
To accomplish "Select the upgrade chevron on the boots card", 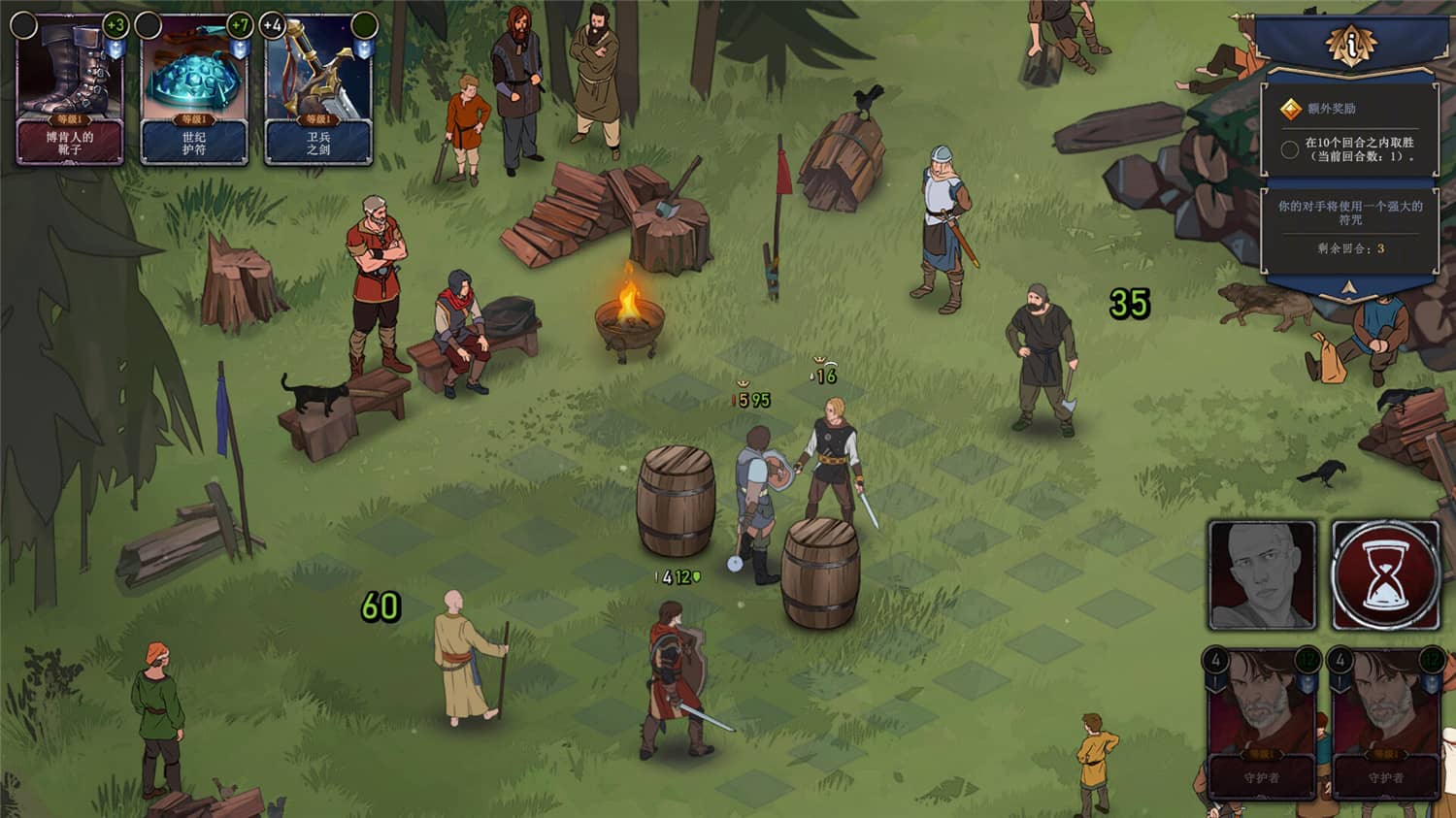I will (x=116, y=49).
